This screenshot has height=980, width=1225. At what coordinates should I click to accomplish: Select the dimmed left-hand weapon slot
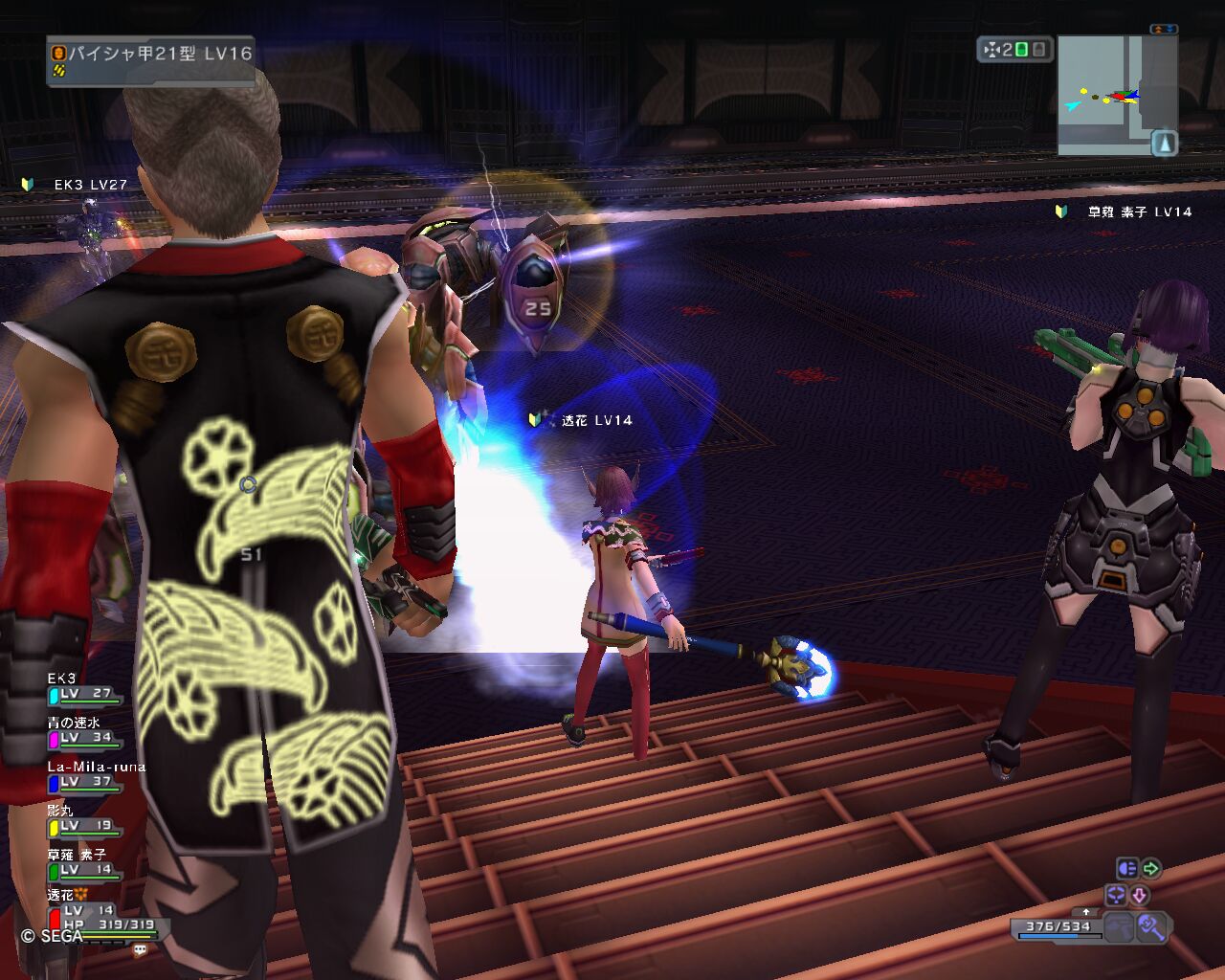(1118, 926)
